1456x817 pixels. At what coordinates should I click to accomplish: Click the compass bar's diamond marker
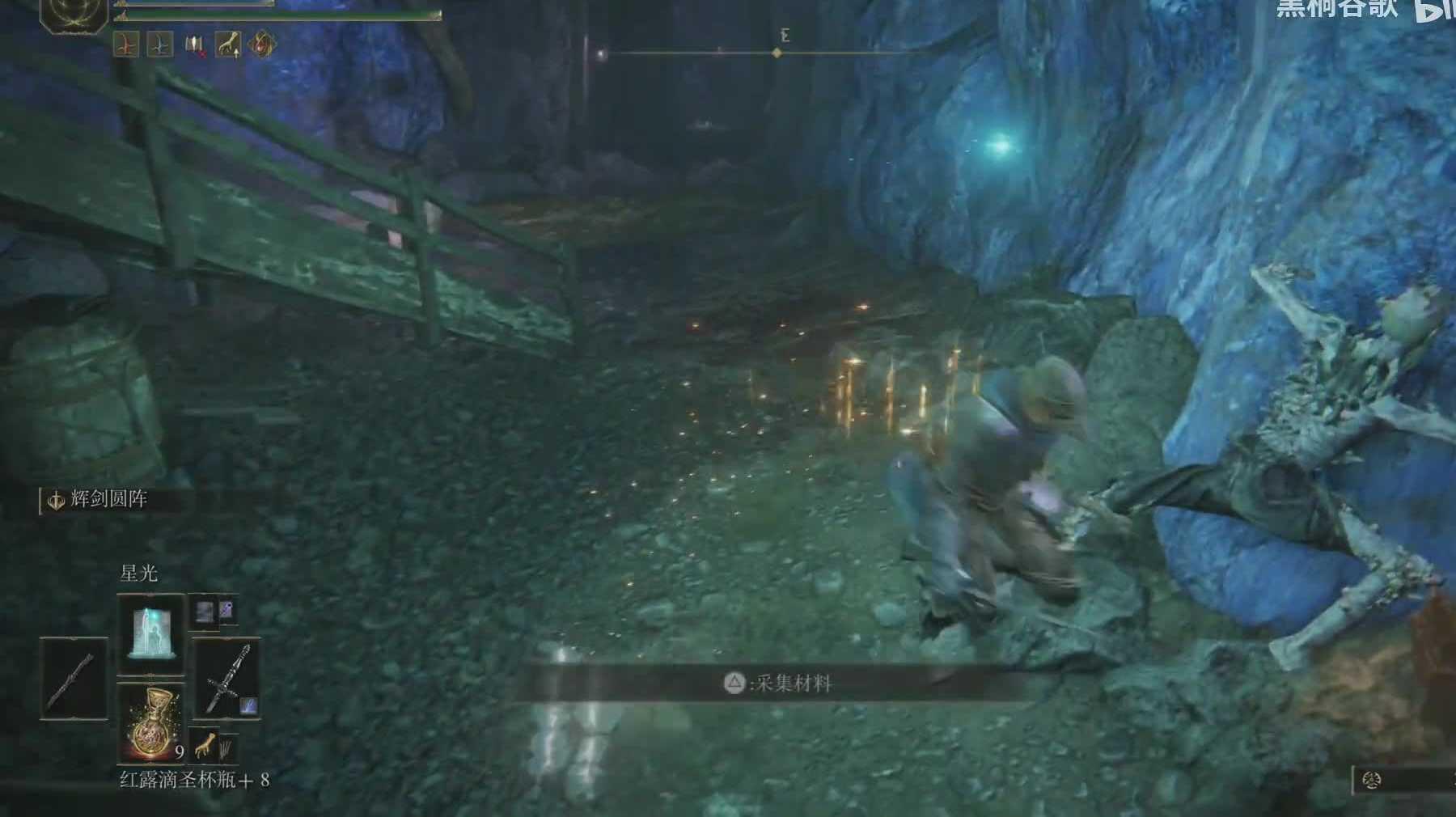pyautogui.click(x=777, y=53)
